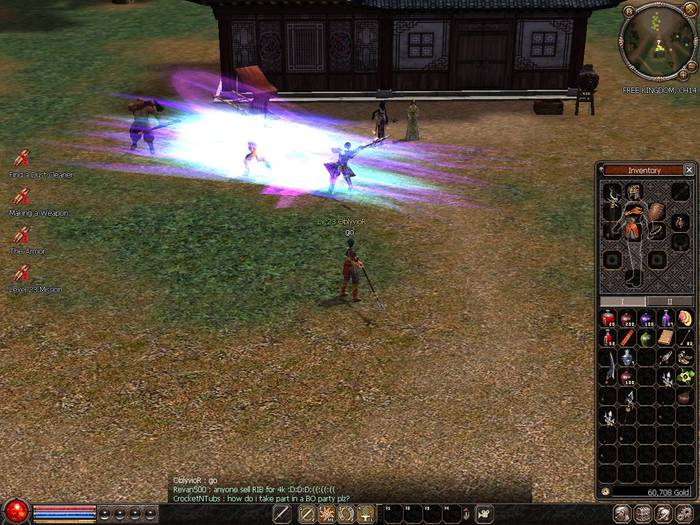Switch to inventory page I tab
The height and width of the screenshot is (525, 700).
pyautogui.click(x=623, y=300)
